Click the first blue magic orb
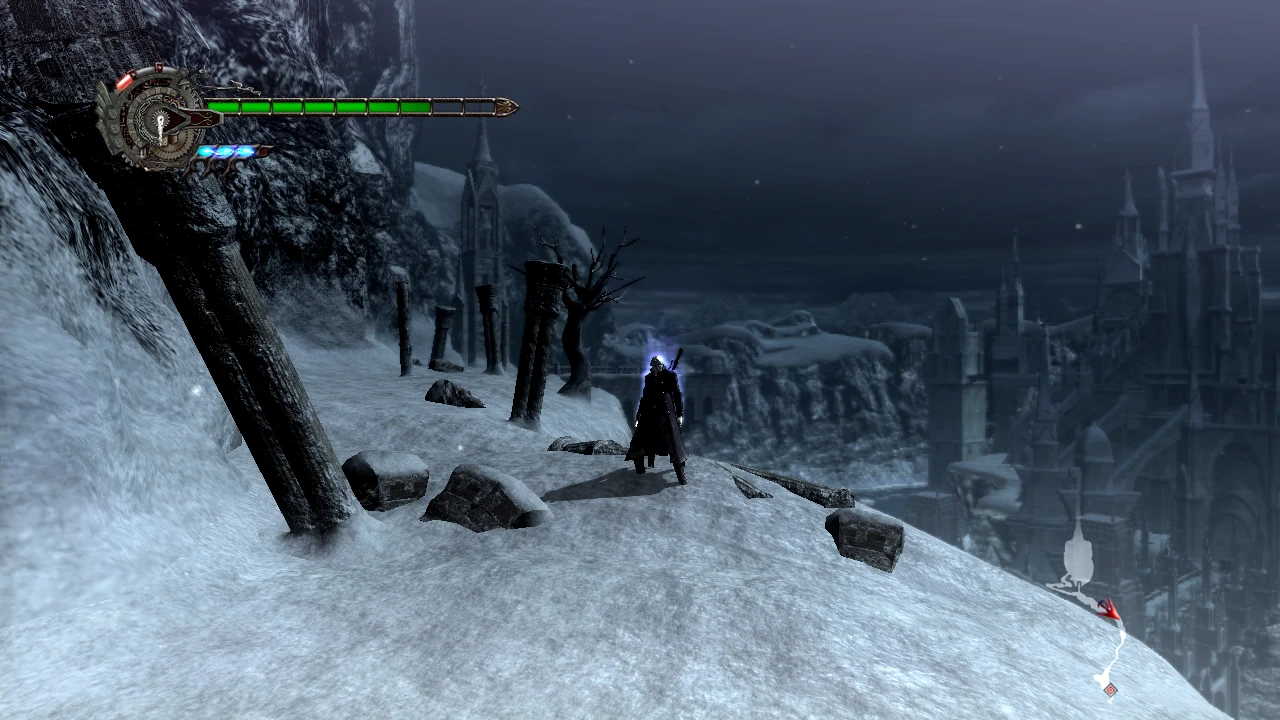This screenshot has width=1280, height=720. 207,151
